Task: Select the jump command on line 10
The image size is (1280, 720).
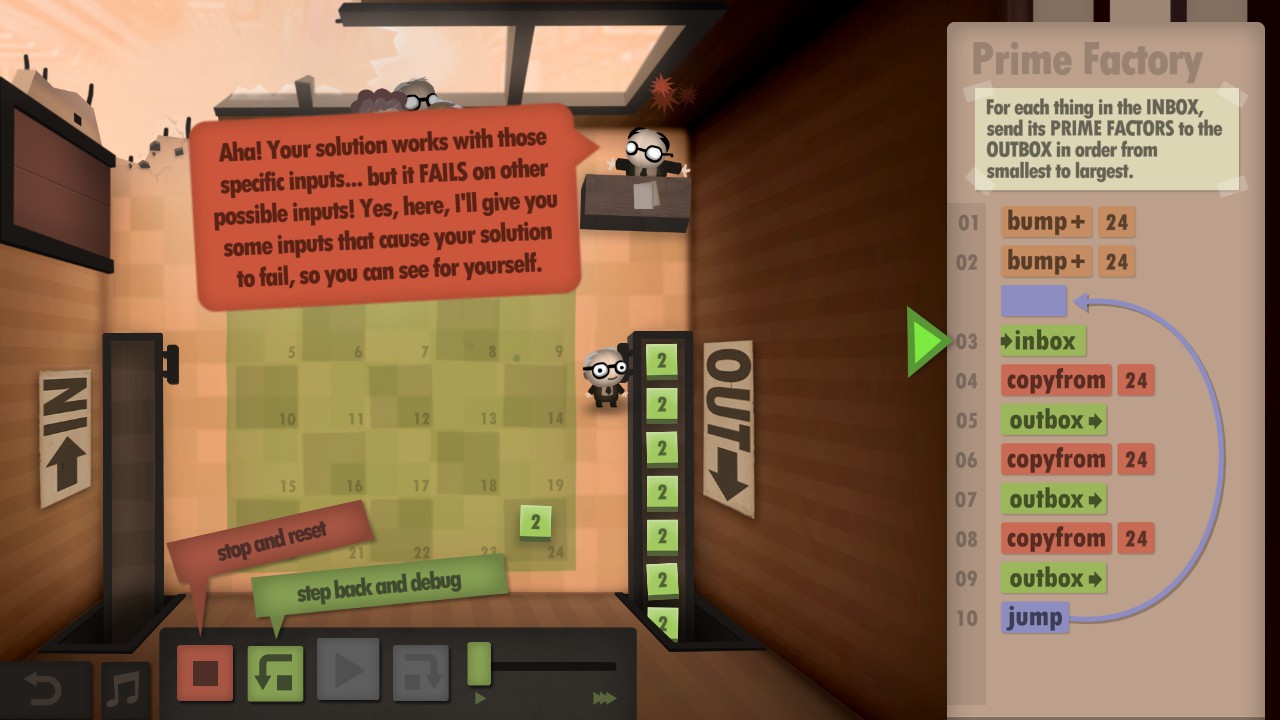Action: 1035,618
